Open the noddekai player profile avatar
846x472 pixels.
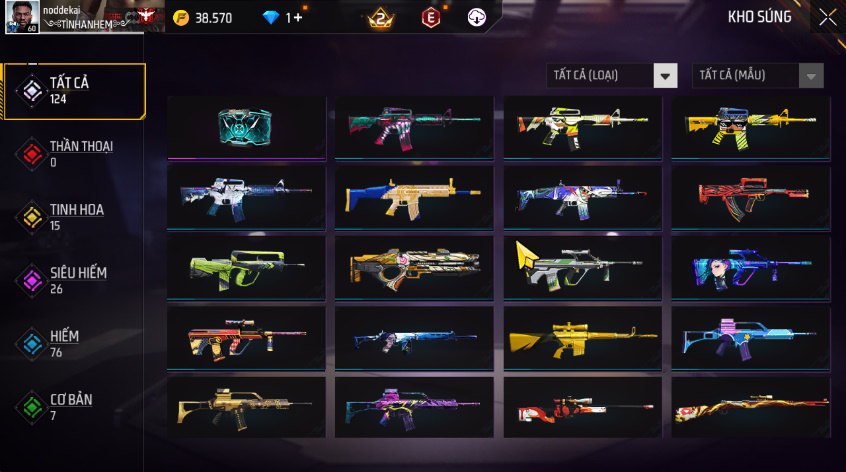21,16
